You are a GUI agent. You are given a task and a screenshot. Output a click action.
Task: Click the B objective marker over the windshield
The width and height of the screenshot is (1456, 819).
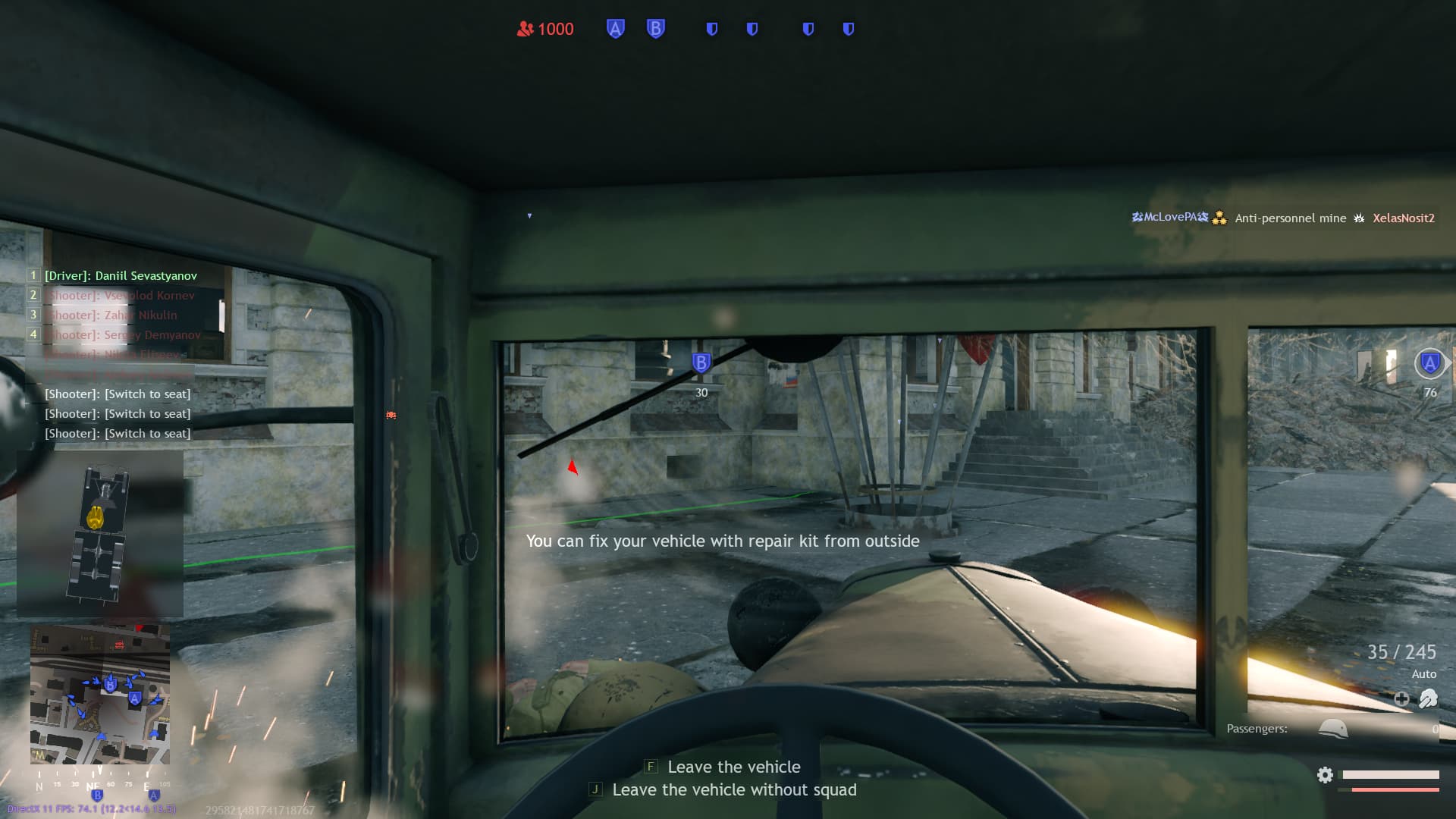point(700,362)
